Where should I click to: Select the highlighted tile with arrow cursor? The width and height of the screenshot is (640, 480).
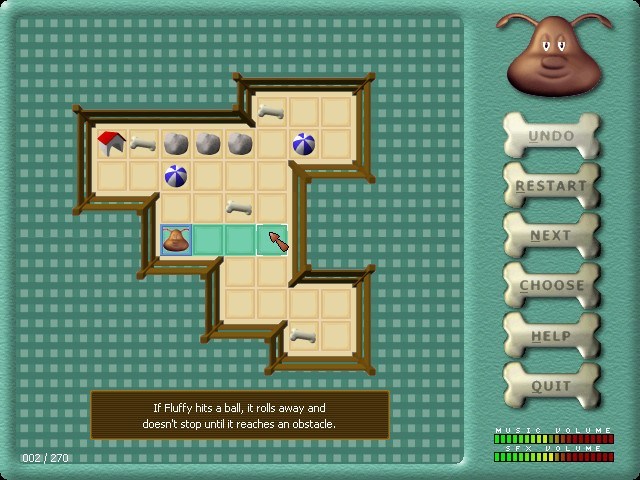272,240
